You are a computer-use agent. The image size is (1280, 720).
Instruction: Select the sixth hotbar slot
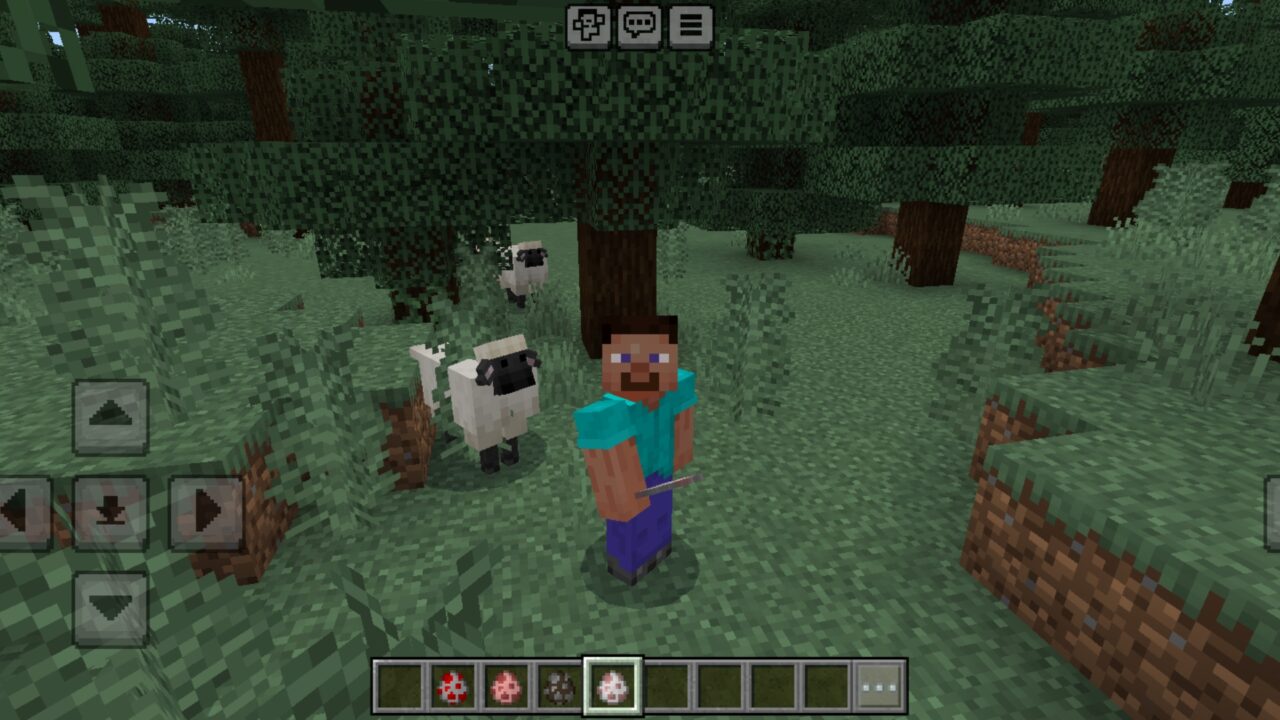point(664,687)
